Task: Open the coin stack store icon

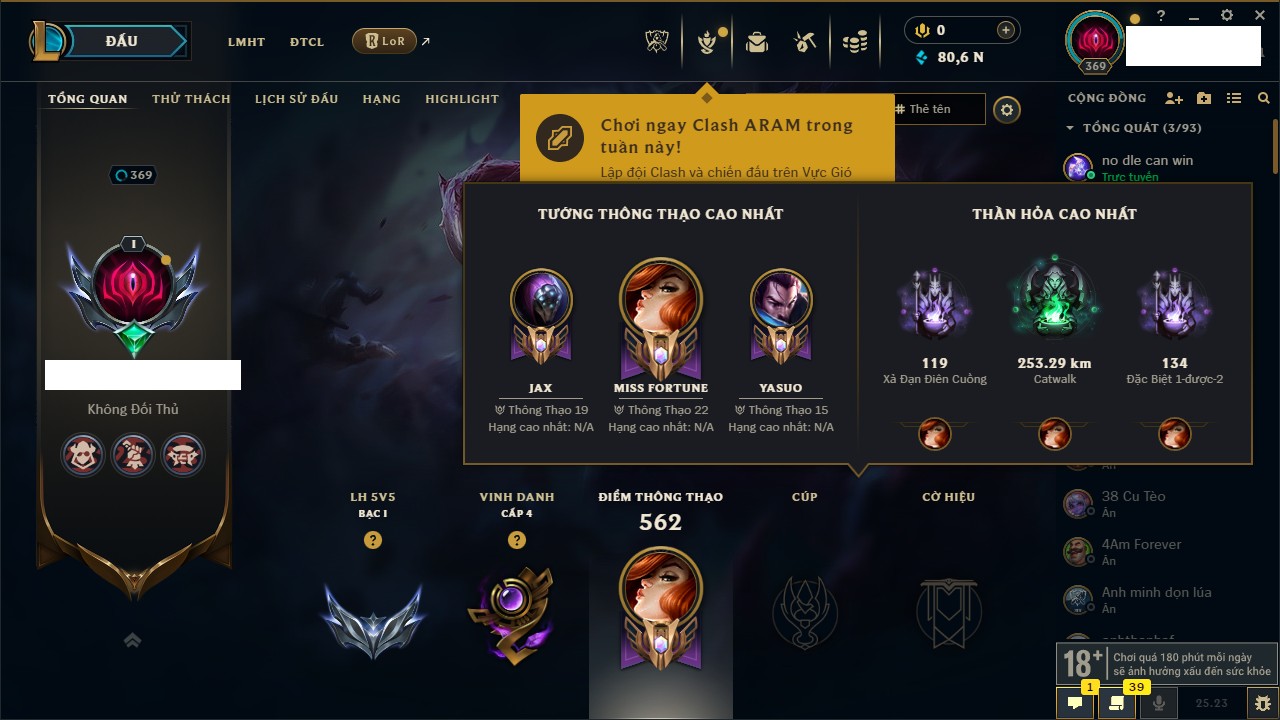Action: click(854, 42)
